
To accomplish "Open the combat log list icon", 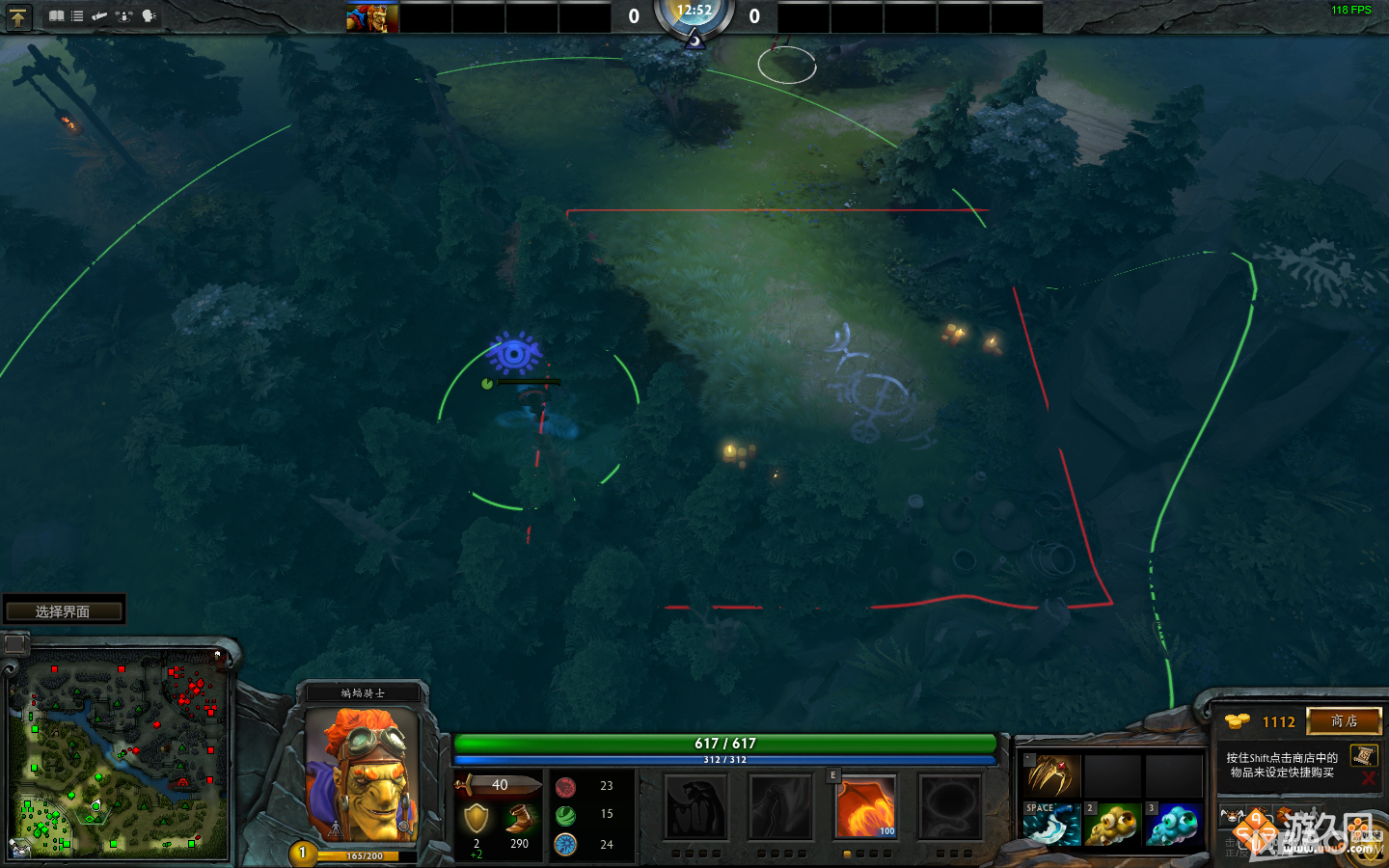I will point(77,15).
